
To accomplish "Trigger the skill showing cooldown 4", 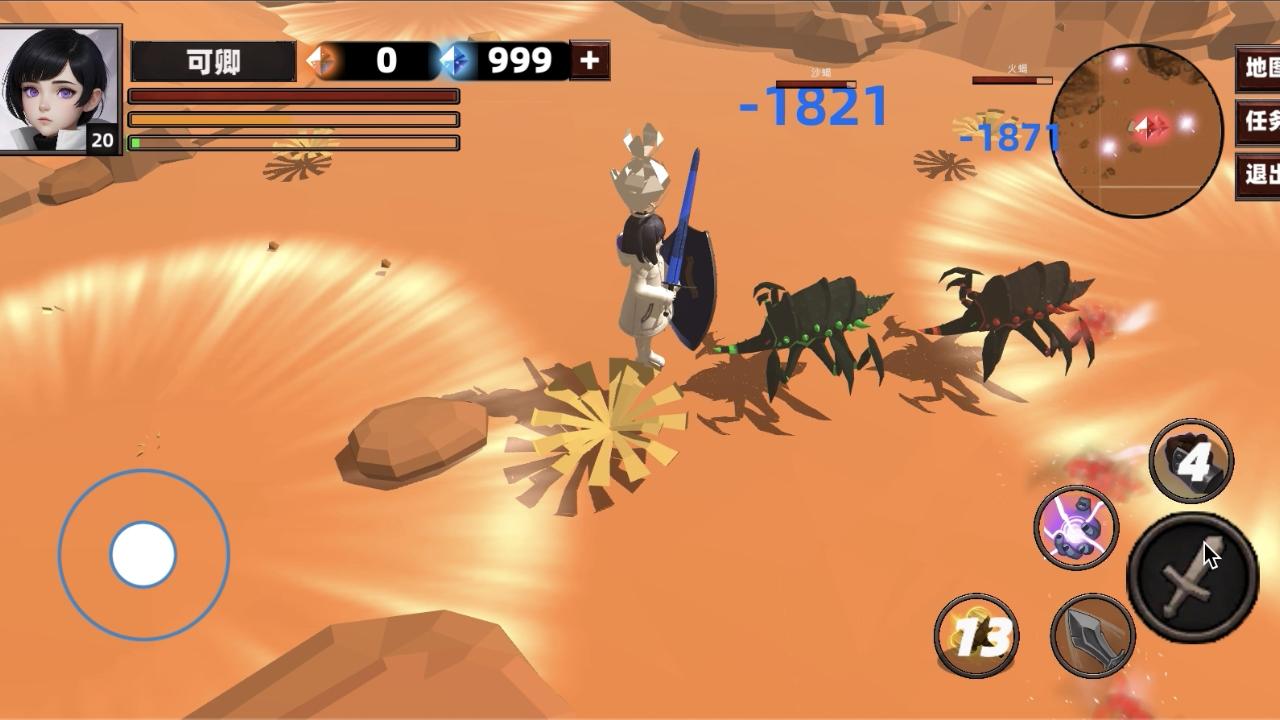I will tap(1190, 461).
